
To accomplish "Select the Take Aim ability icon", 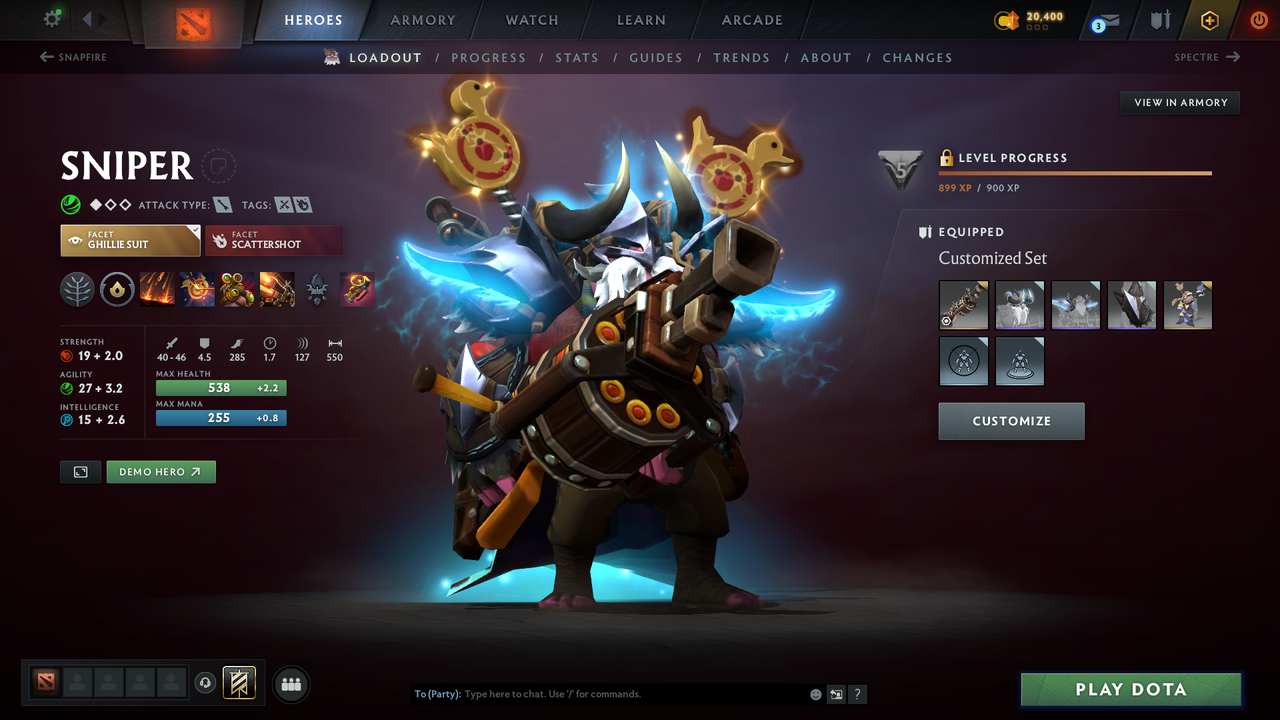I will [x=237, y=290].
